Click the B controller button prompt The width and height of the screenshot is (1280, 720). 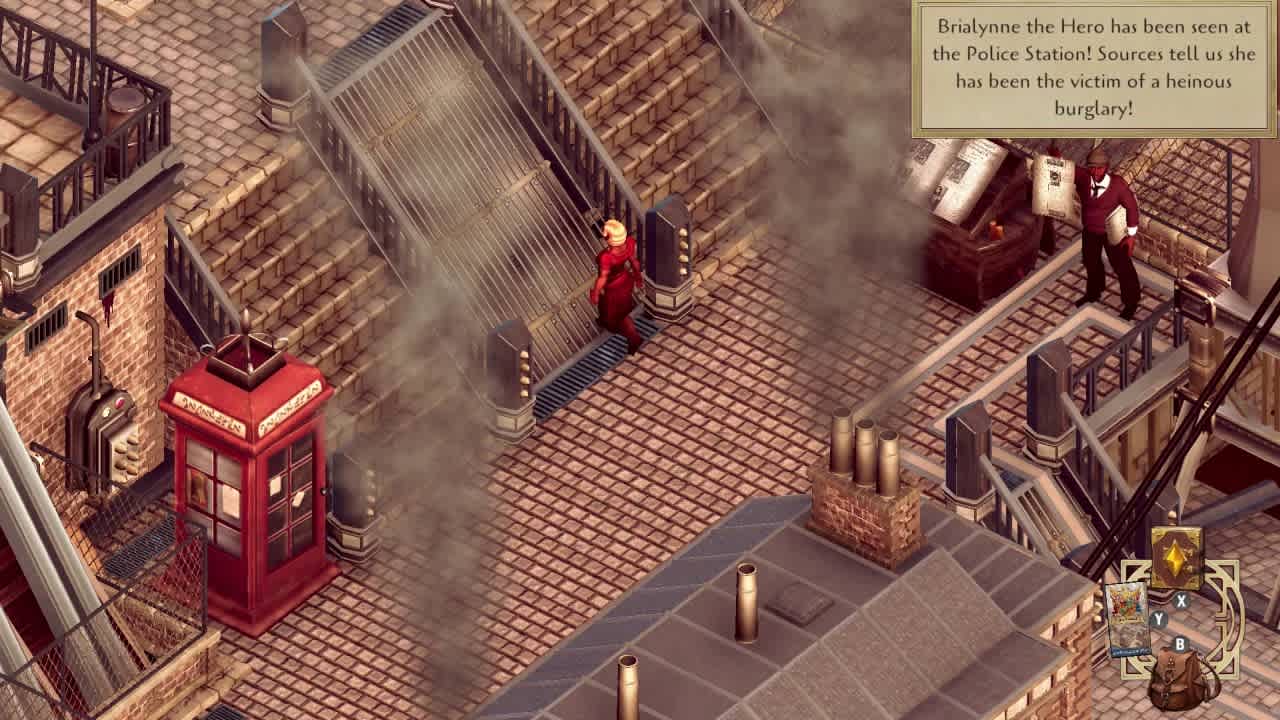1180,644
